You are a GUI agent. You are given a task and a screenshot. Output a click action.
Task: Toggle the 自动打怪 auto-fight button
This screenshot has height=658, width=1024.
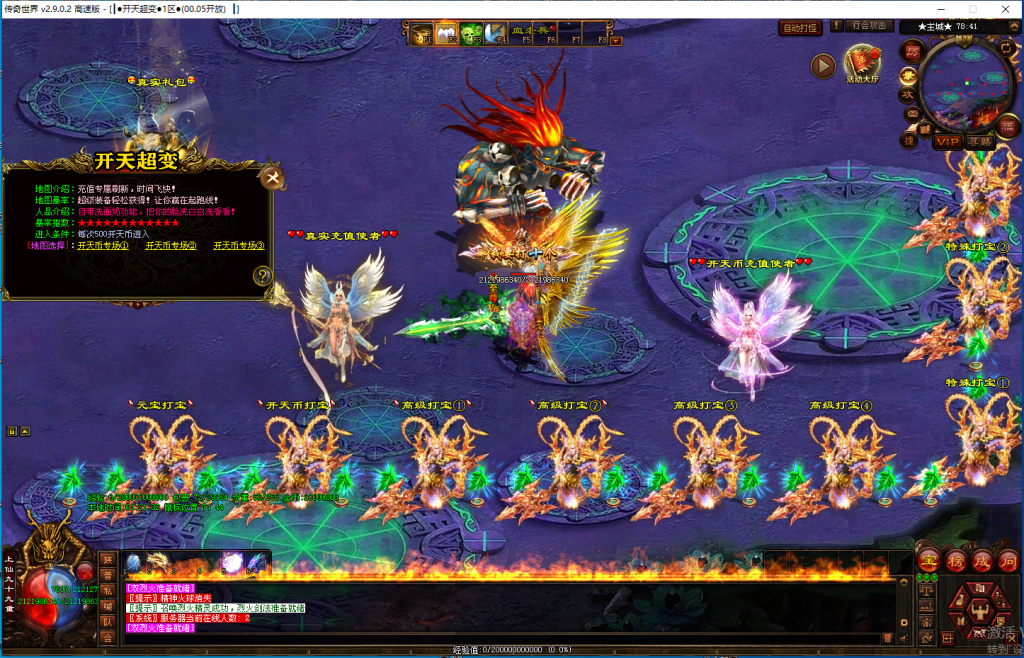[800, 28]
